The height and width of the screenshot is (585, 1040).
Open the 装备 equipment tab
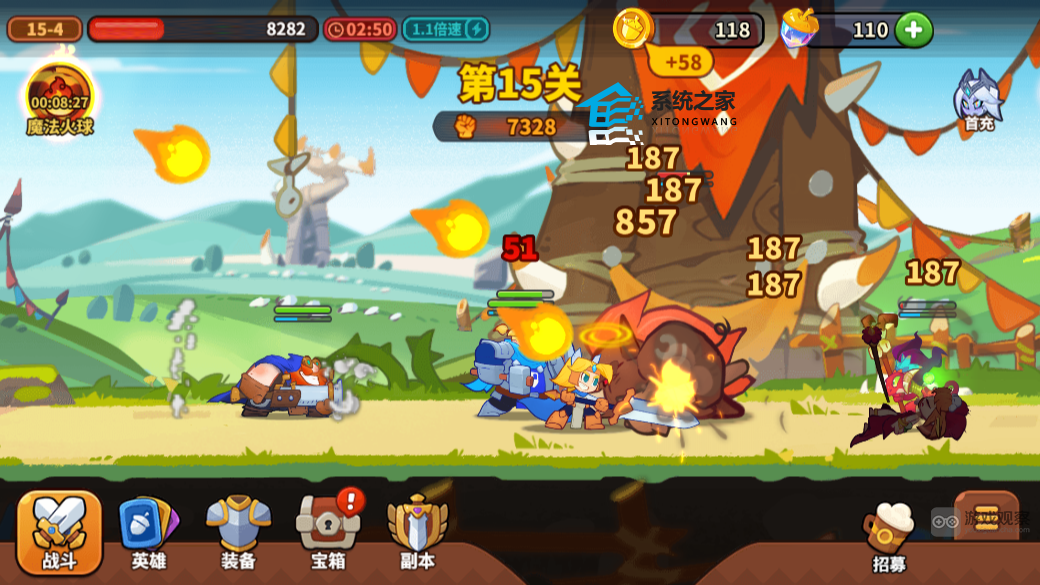coord(238,532)
